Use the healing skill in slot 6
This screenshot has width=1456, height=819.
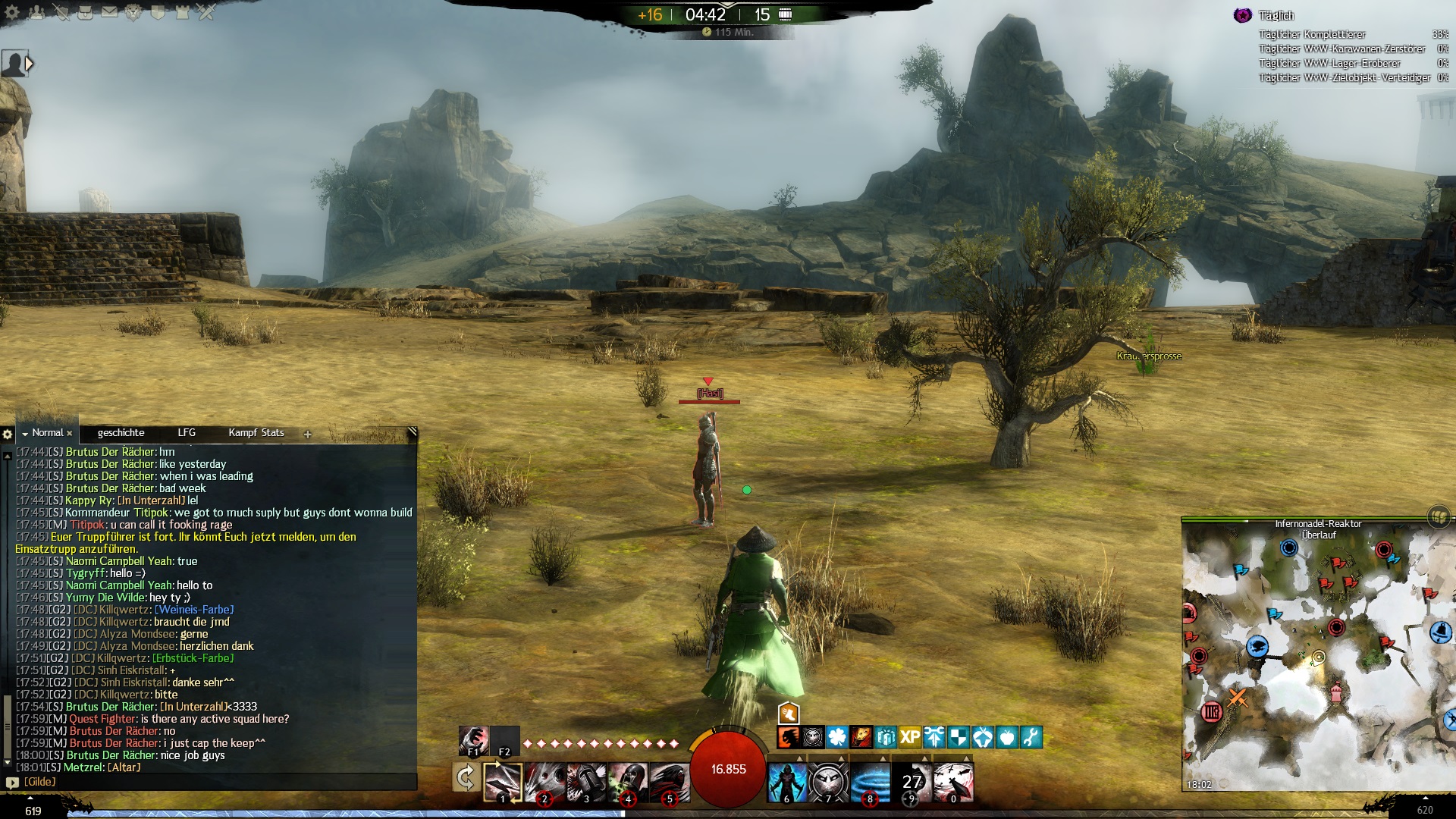coord(786,782)
